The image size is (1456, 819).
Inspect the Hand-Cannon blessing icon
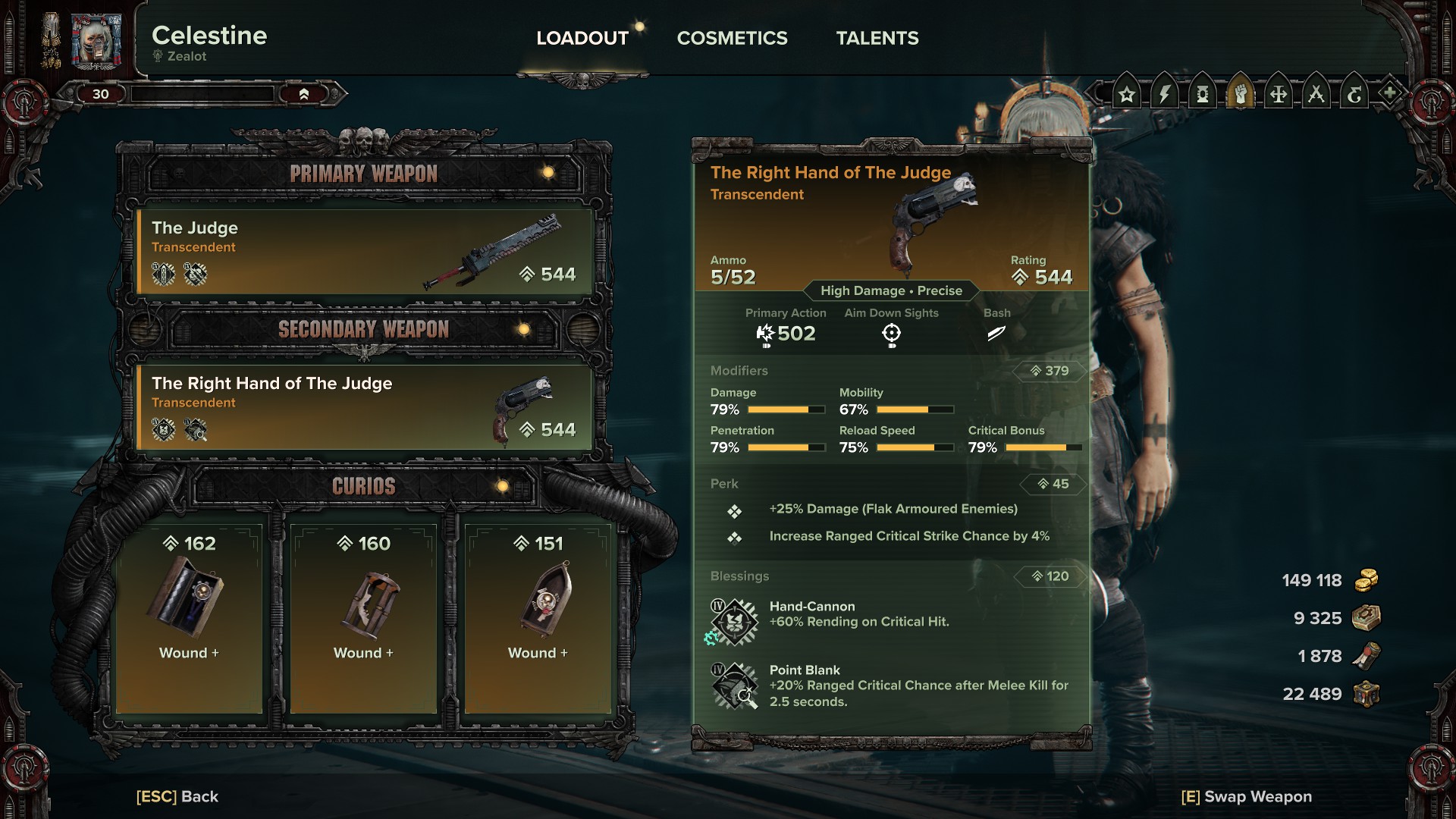coord(734,622)
